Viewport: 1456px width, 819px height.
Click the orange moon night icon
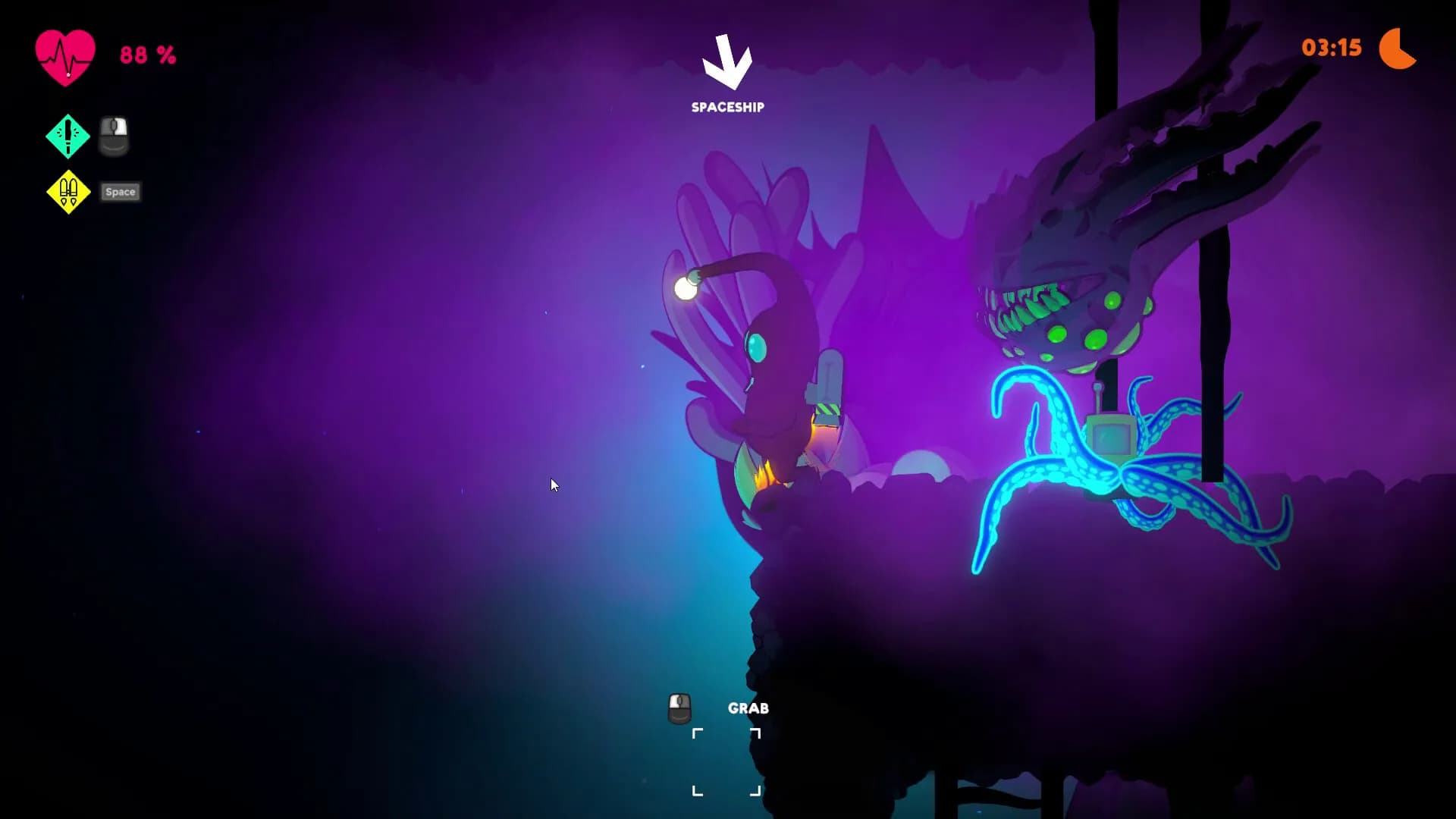[x=1397, y=49]
